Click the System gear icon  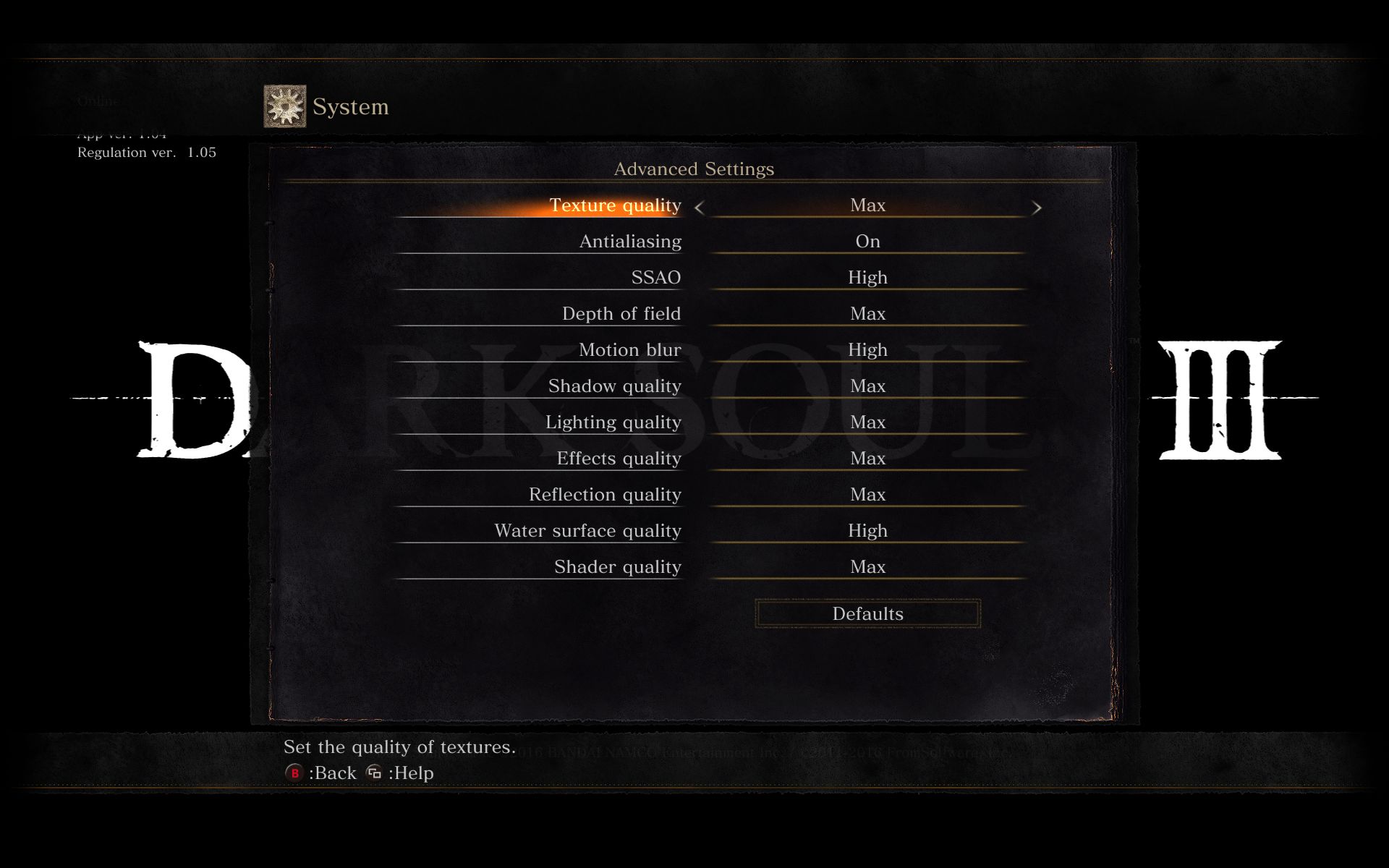click(284, 106)
